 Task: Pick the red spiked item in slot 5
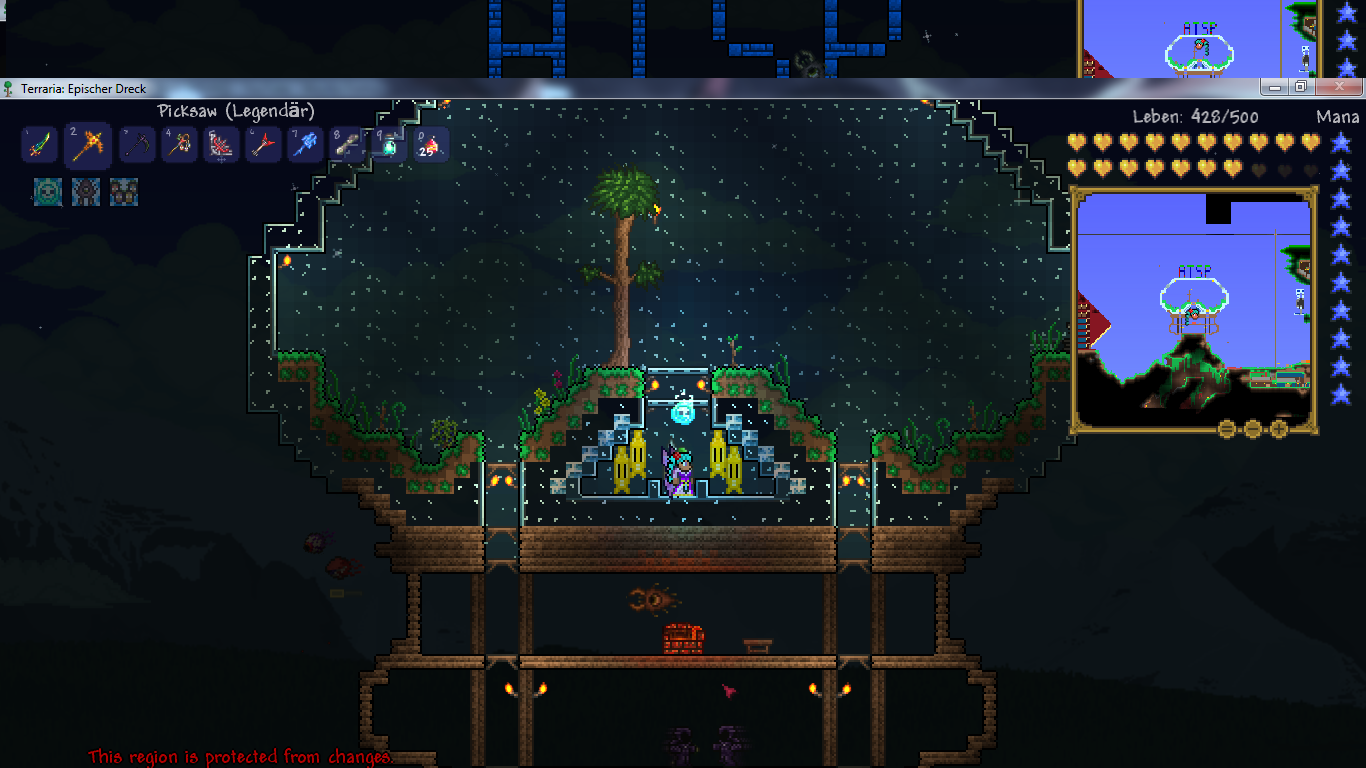[x=221, y=146]
